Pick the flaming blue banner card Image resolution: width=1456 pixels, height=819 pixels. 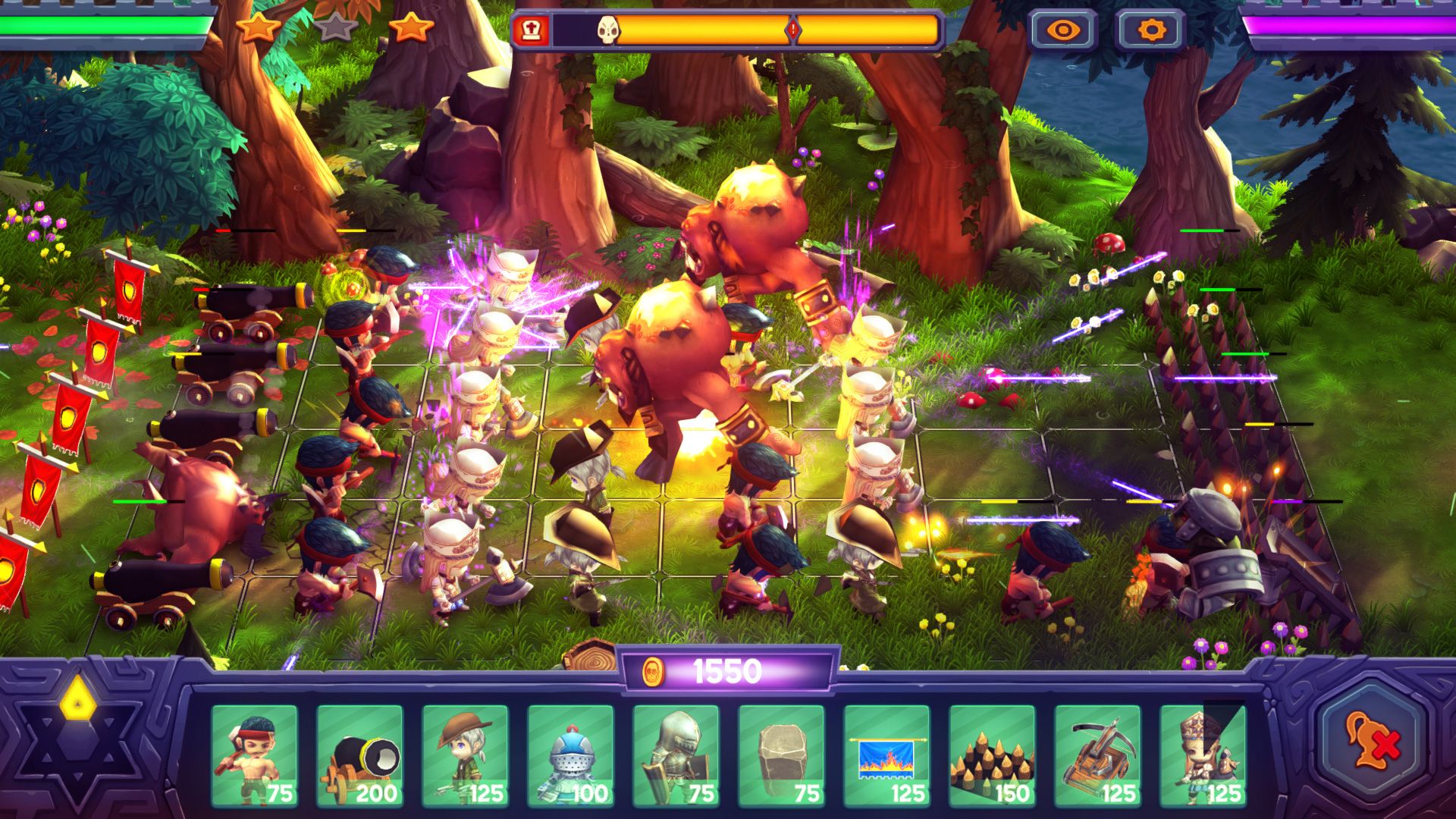[886, 755]
